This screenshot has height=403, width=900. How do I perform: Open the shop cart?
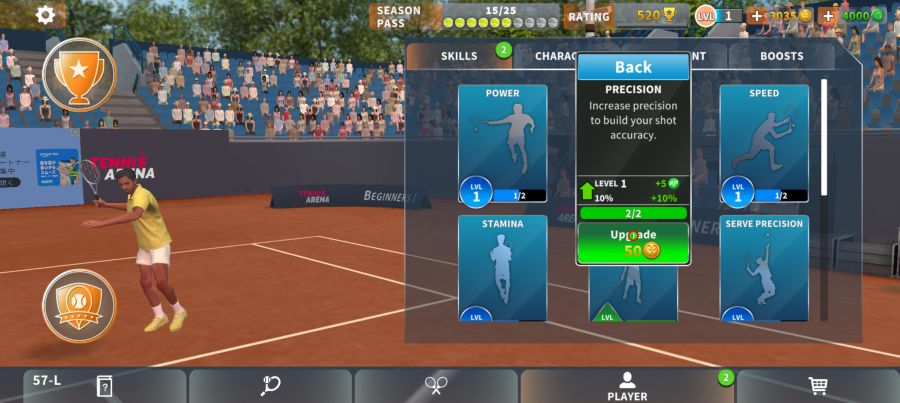(818, 386)
